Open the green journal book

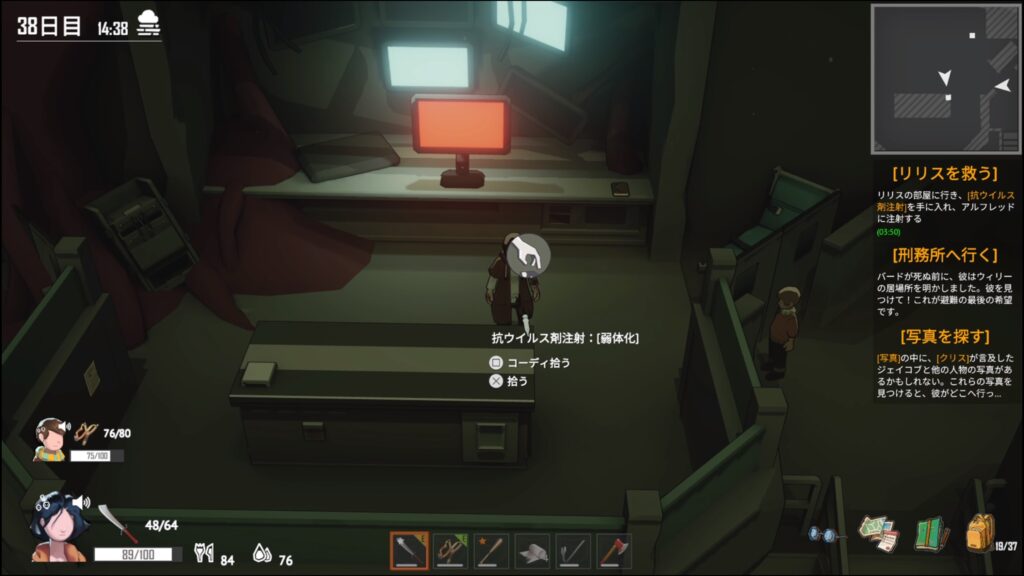931,534
